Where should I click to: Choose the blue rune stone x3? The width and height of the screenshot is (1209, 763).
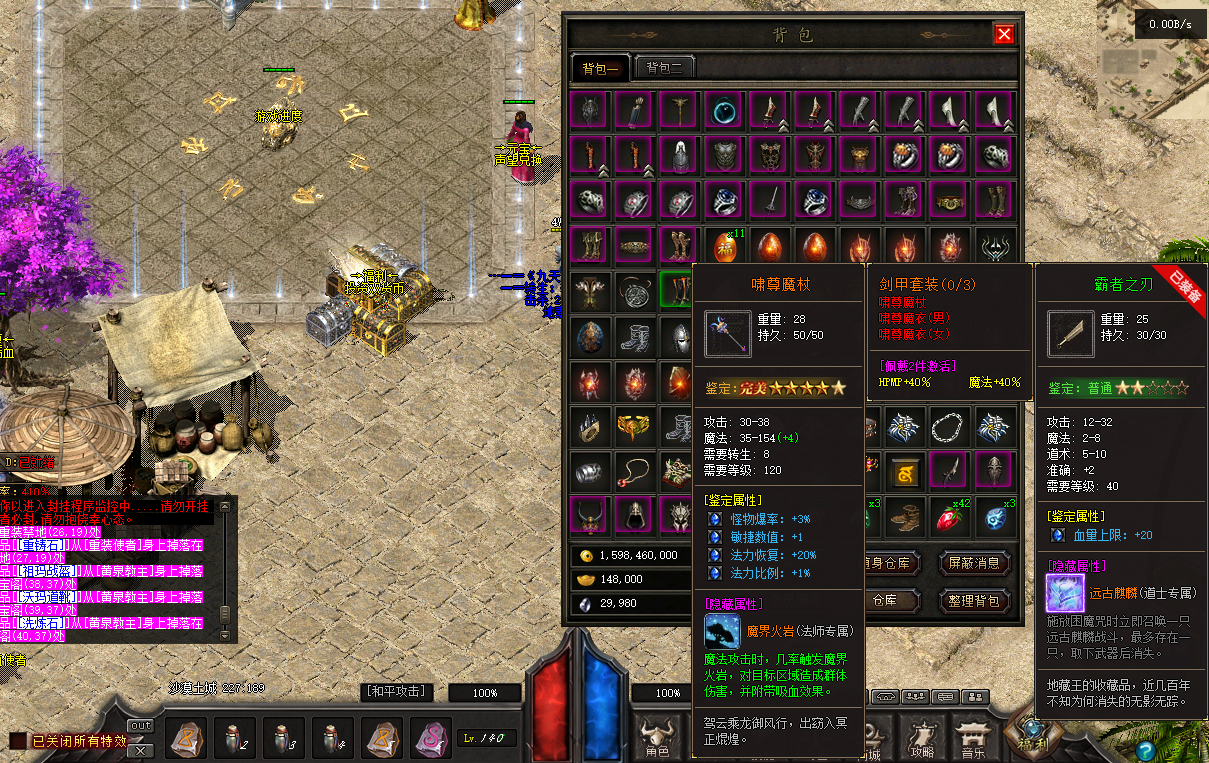point(995,516)
